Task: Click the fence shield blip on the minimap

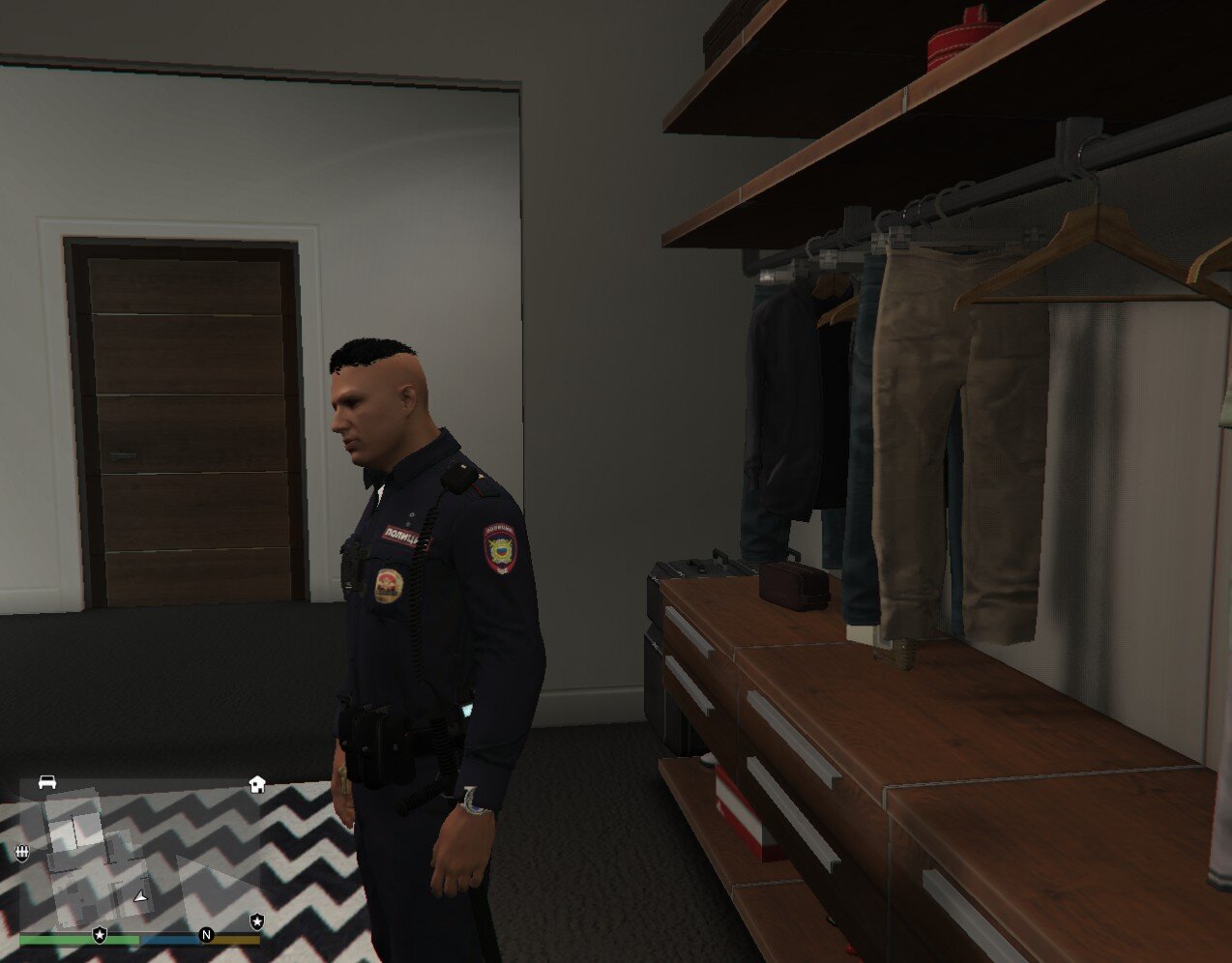Action: [22, 852]
